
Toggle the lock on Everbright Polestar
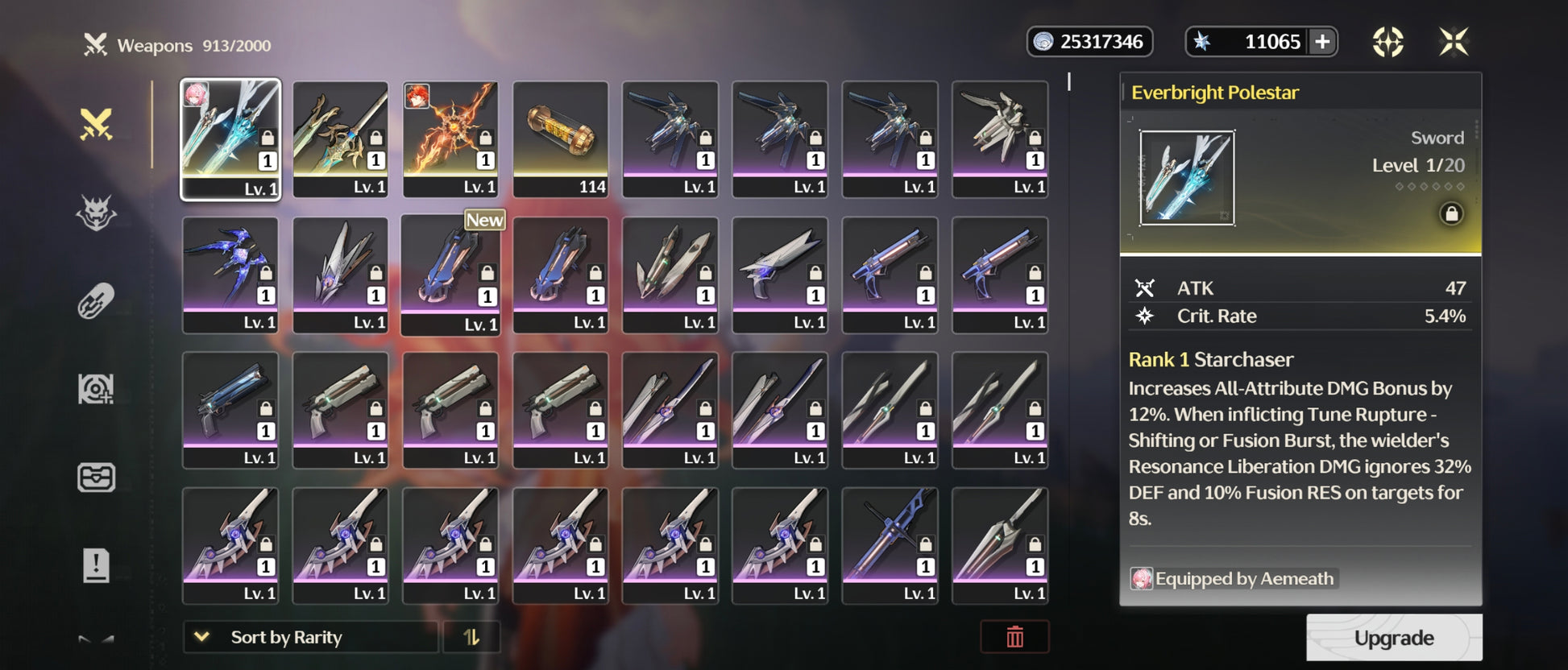click(1451, 213)
